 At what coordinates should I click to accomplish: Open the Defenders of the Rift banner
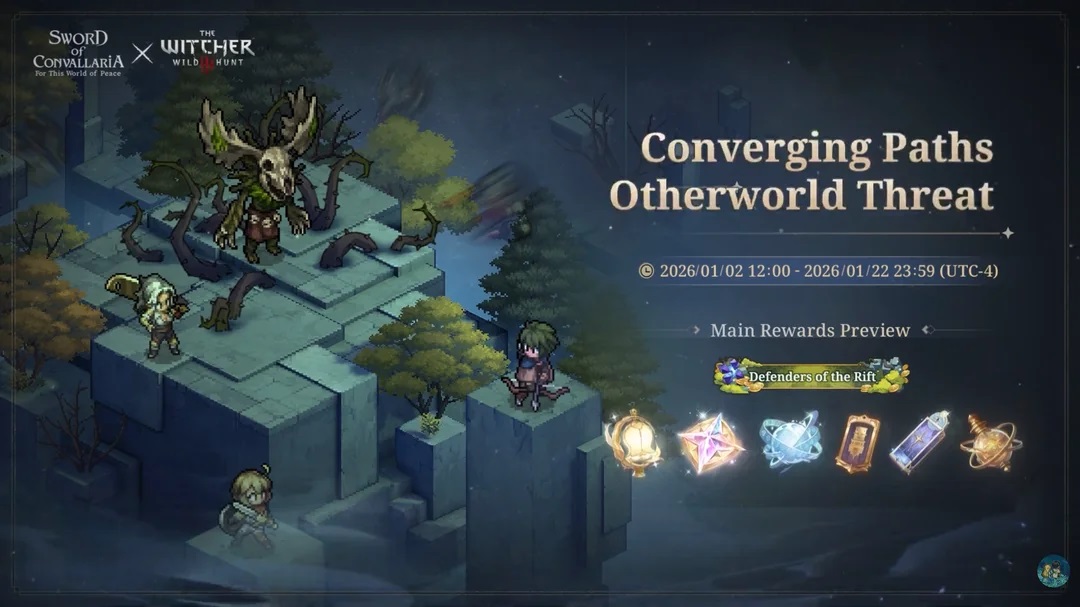pos(811,375)
